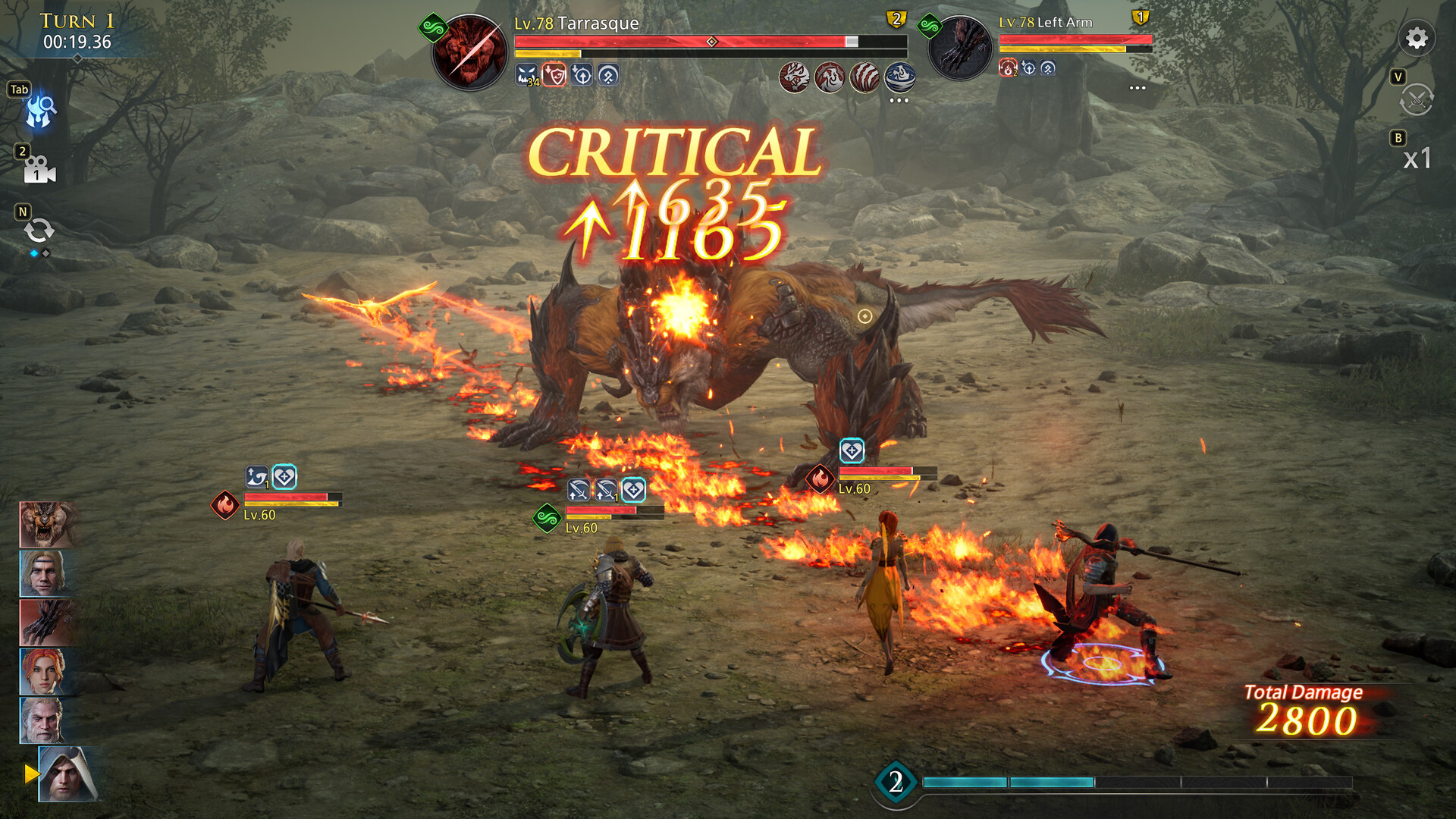
Task: Click the rotate arrows swap icon
Action: (39, 231)
